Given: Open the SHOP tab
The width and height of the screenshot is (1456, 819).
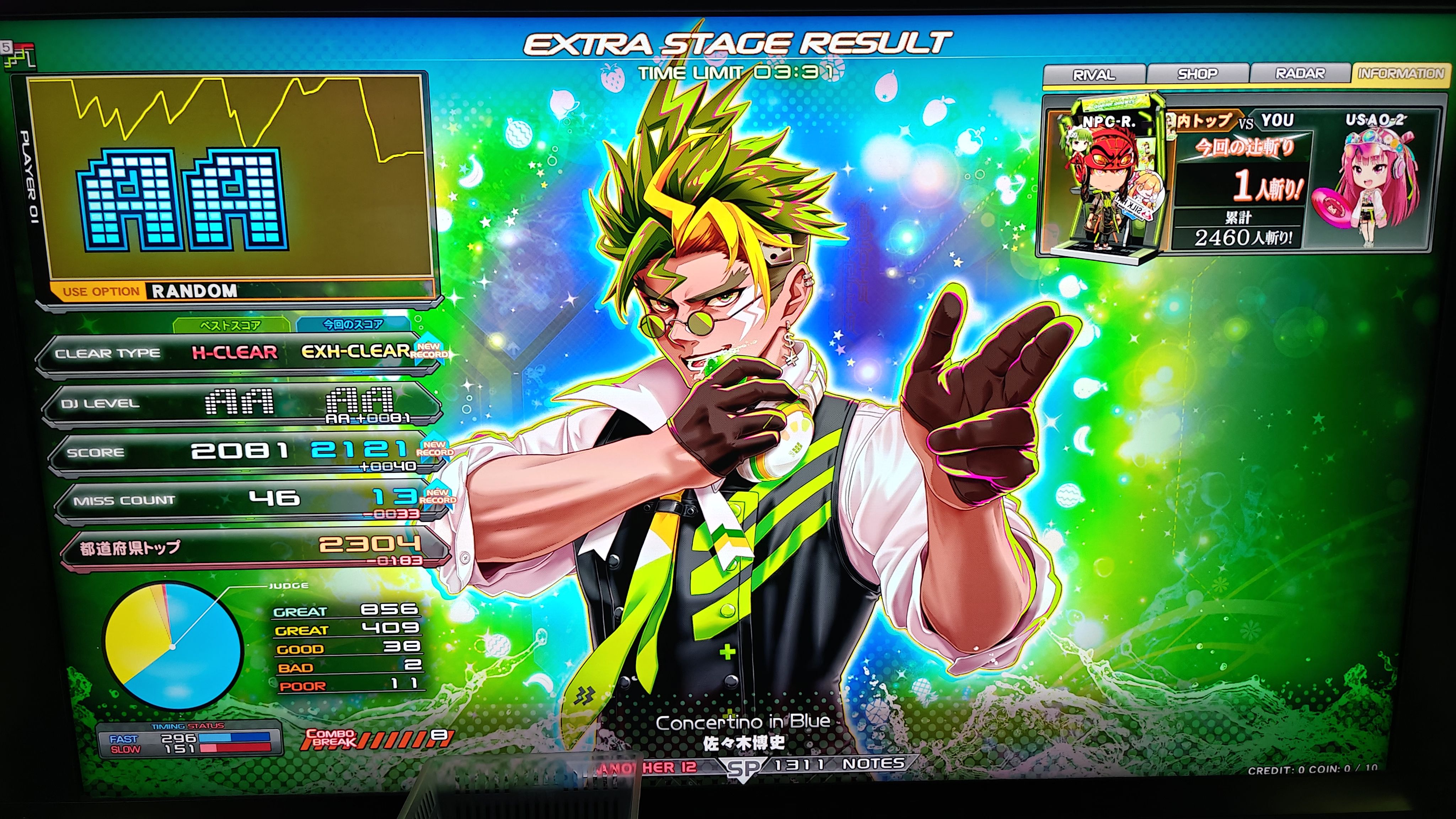Looking at the screenshot, I should point(1197,74).
